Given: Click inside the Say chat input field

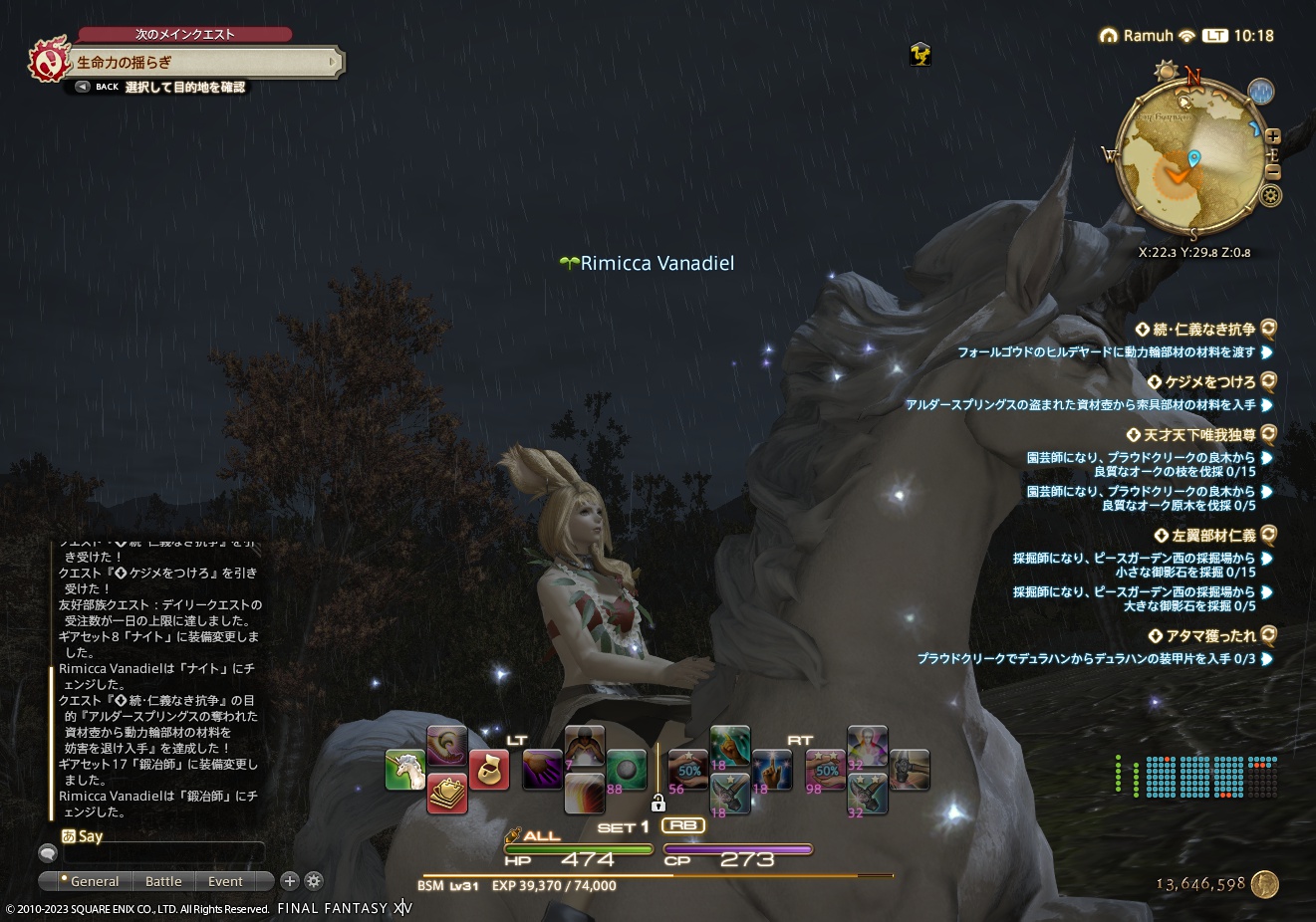Looking at the screenshot, I should click(164, 853).
